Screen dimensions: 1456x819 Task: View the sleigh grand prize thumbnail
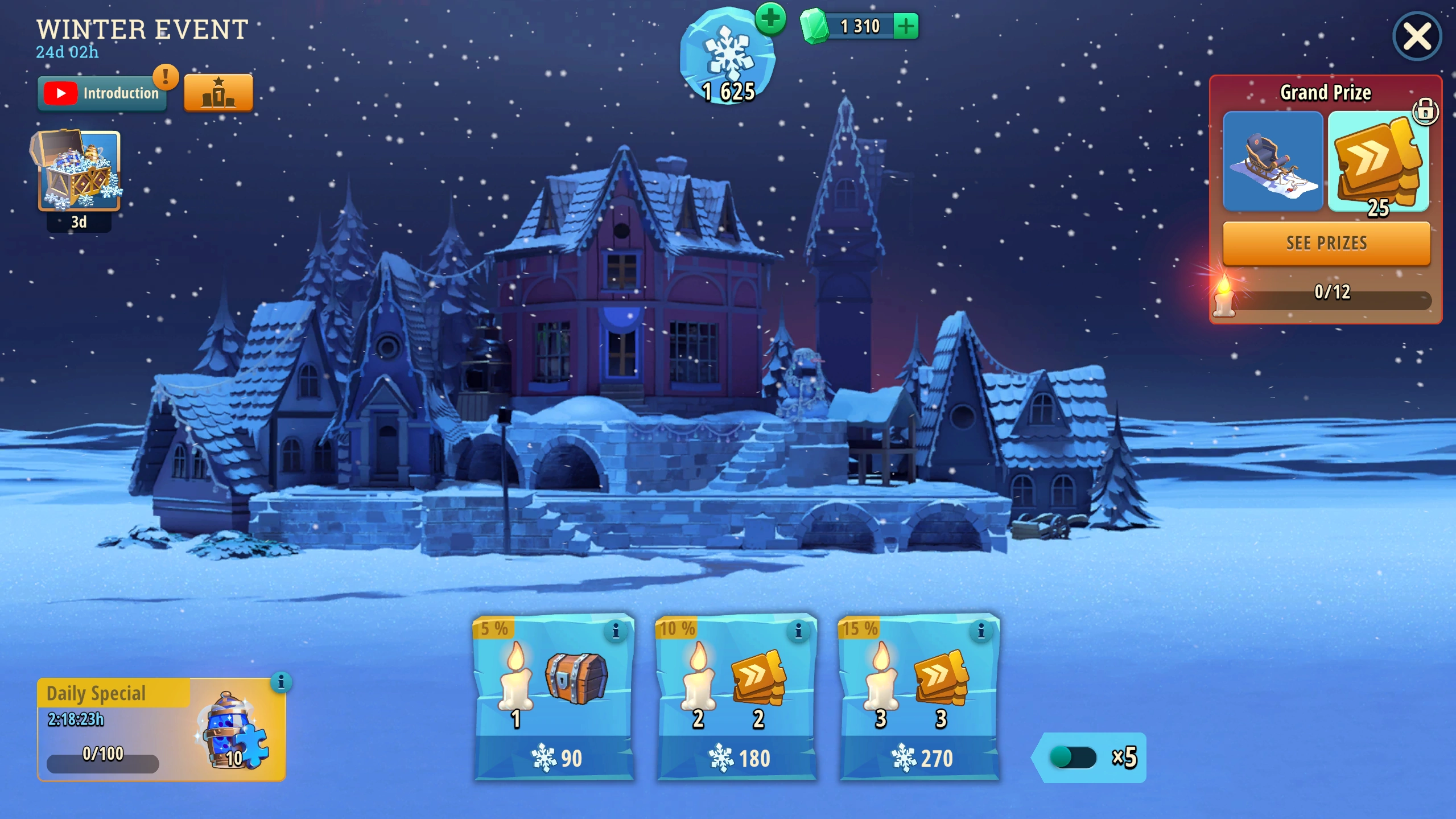tap(1272, 161)
